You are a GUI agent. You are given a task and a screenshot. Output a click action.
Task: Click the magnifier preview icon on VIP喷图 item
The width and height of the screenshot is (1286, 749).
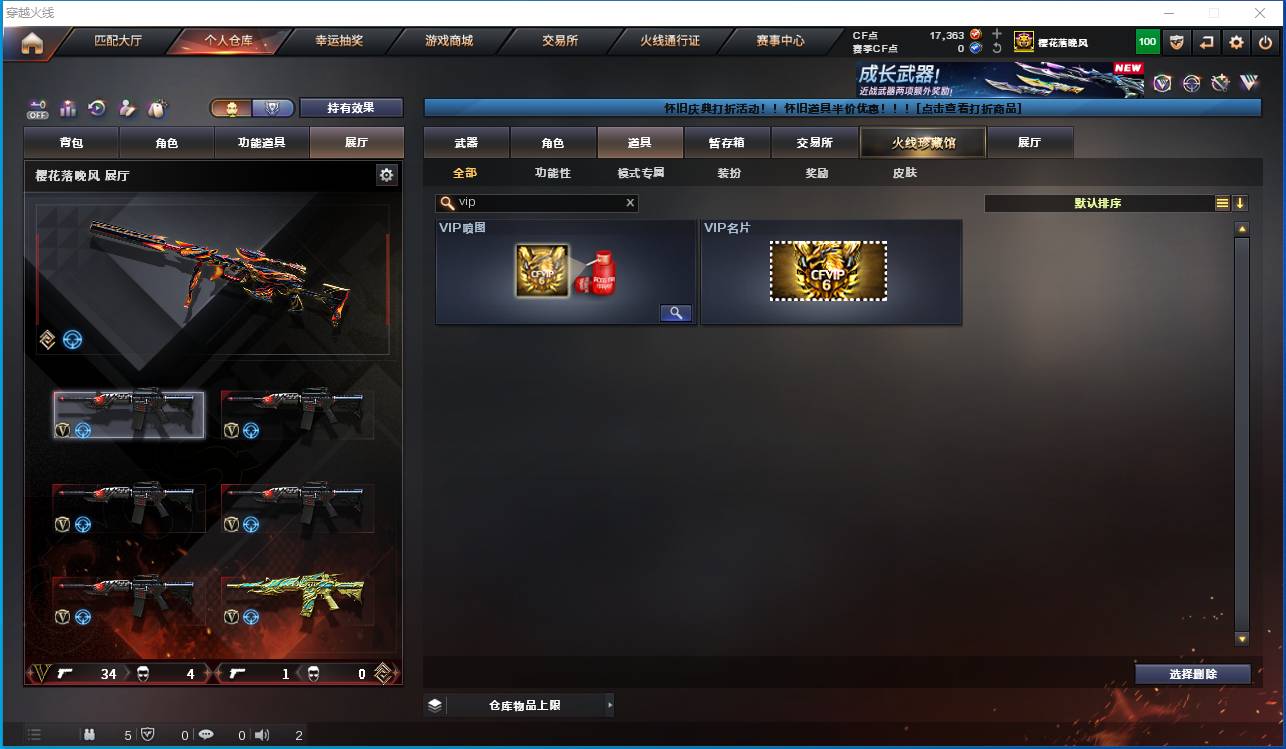(x=676, y=313)
